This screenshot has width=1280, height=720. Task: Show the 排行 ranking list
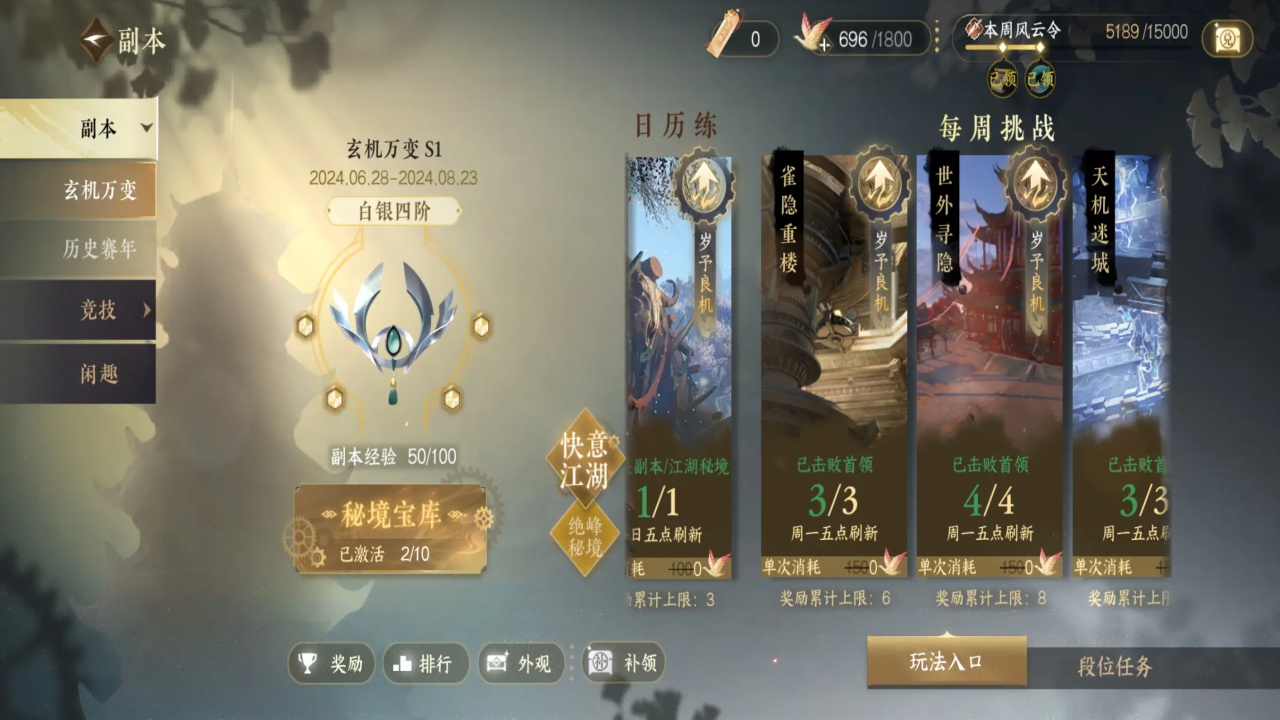coord(425,663)
